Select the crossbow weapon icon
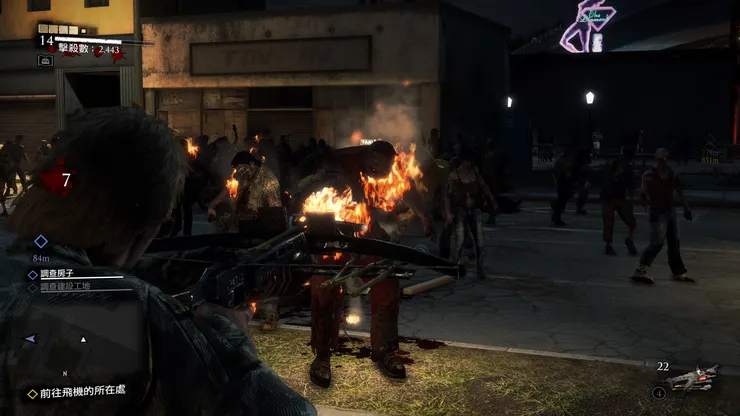Image resolution: width=740 pixels, height=416 pixels. pyautogui.click(x=692, y=379)
